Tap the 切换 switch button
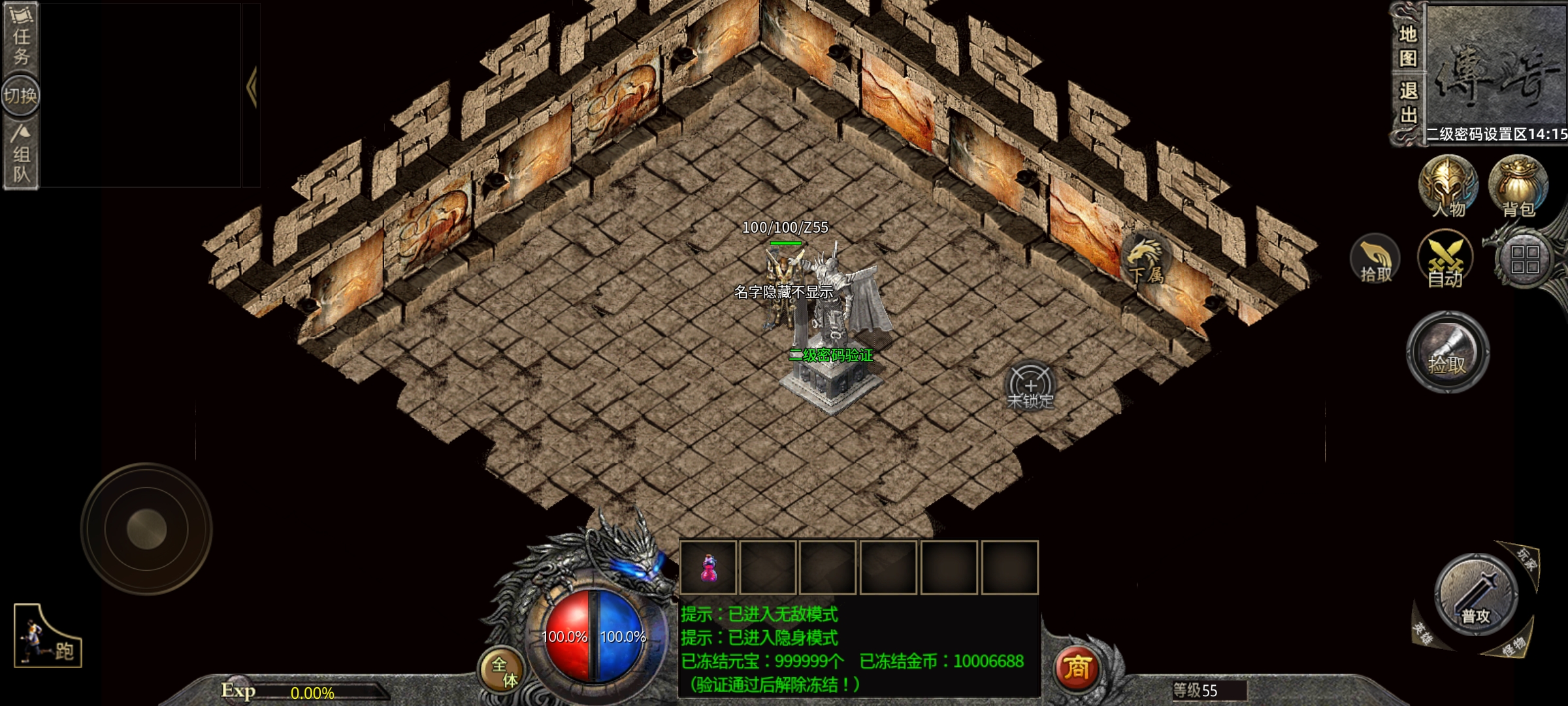Viewport: 1568px width, 706px height. [20, 96]
